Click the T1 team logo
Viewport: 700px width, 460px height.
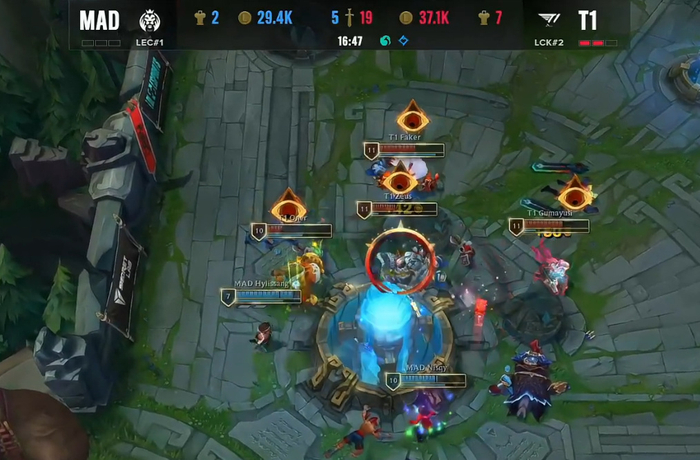[x=548, y=20]
